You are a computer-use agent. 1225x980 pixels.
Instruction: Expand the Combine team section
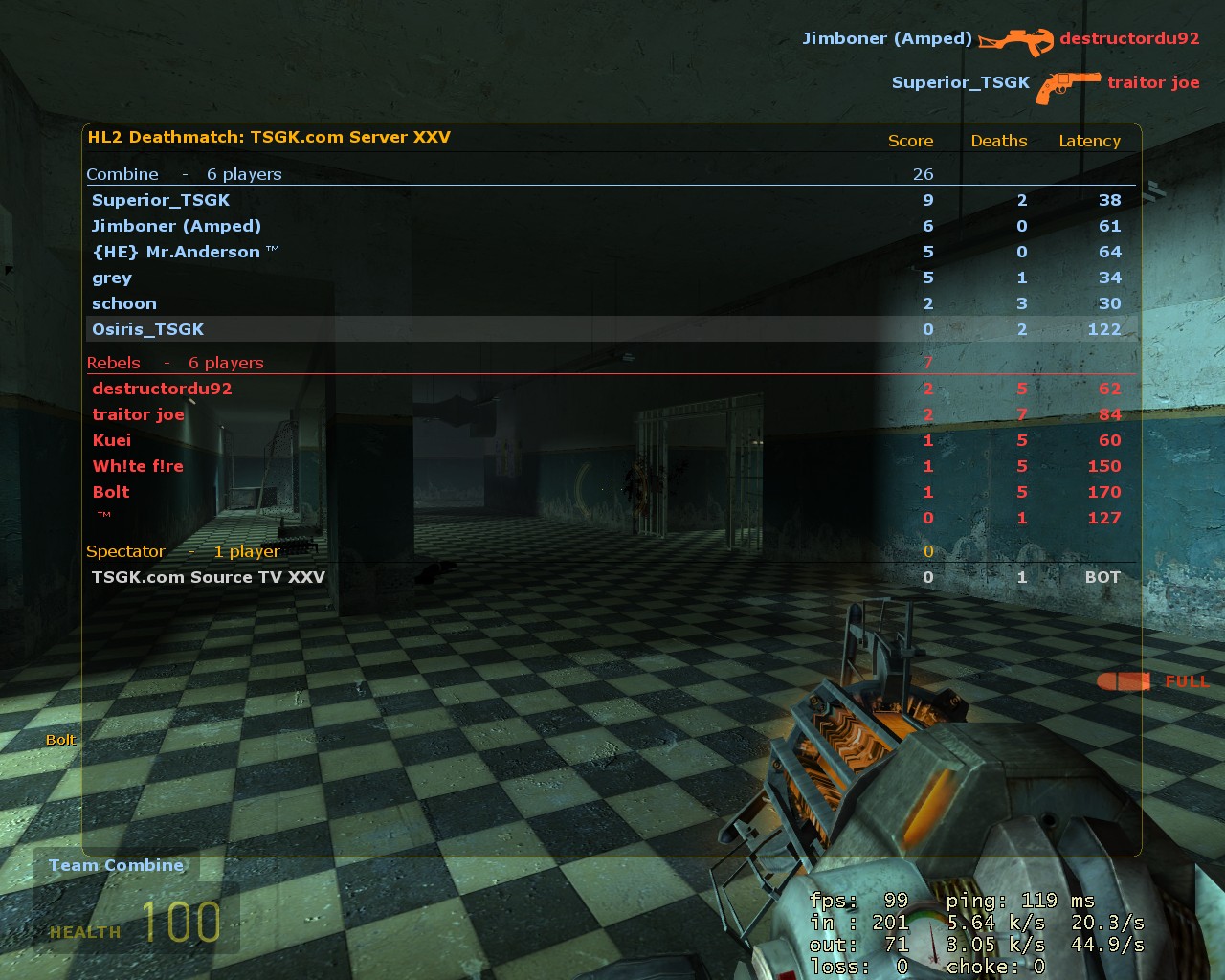[123, 174]
